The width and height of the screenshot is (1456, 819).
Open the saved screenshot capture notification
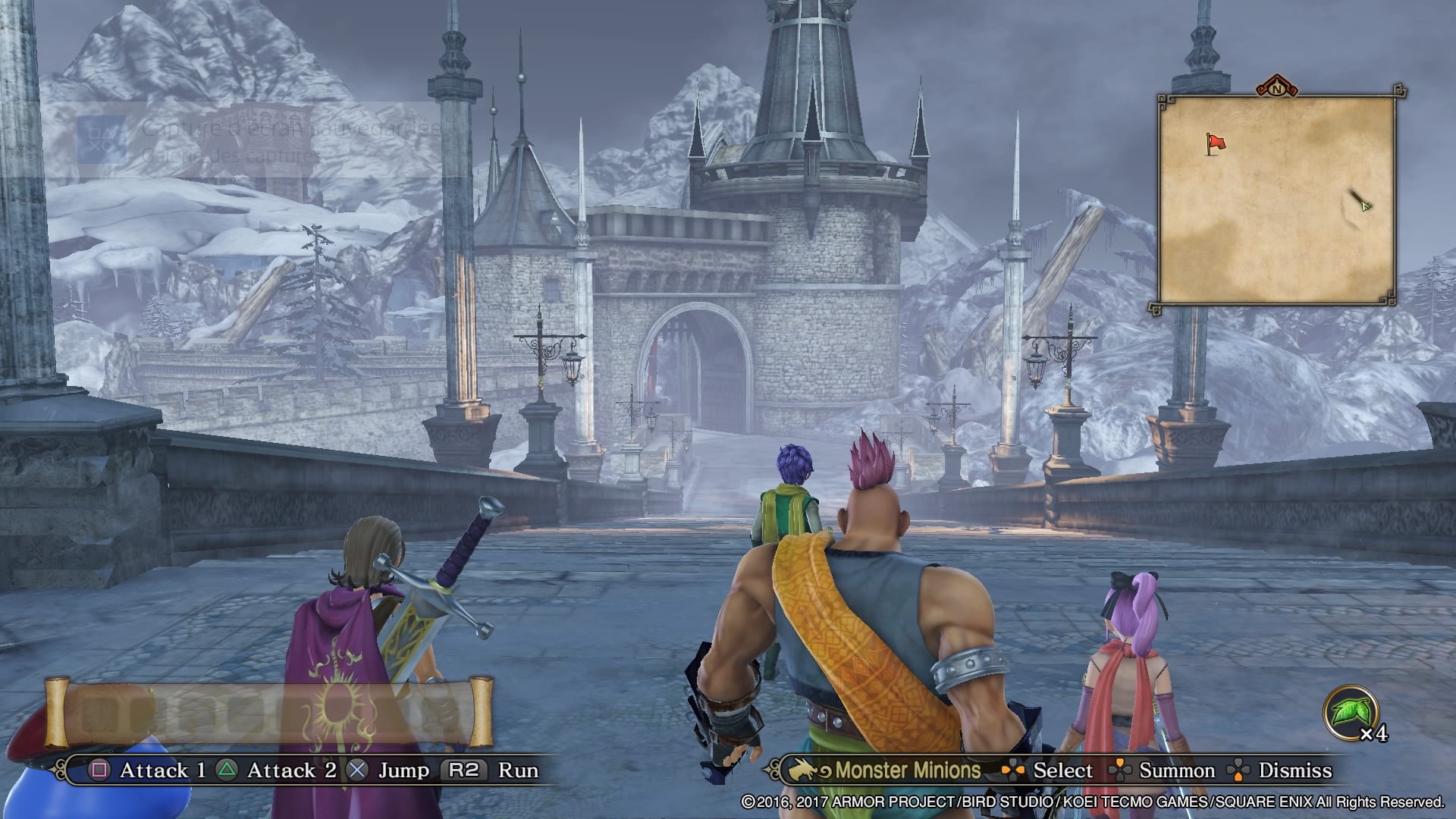258,141
